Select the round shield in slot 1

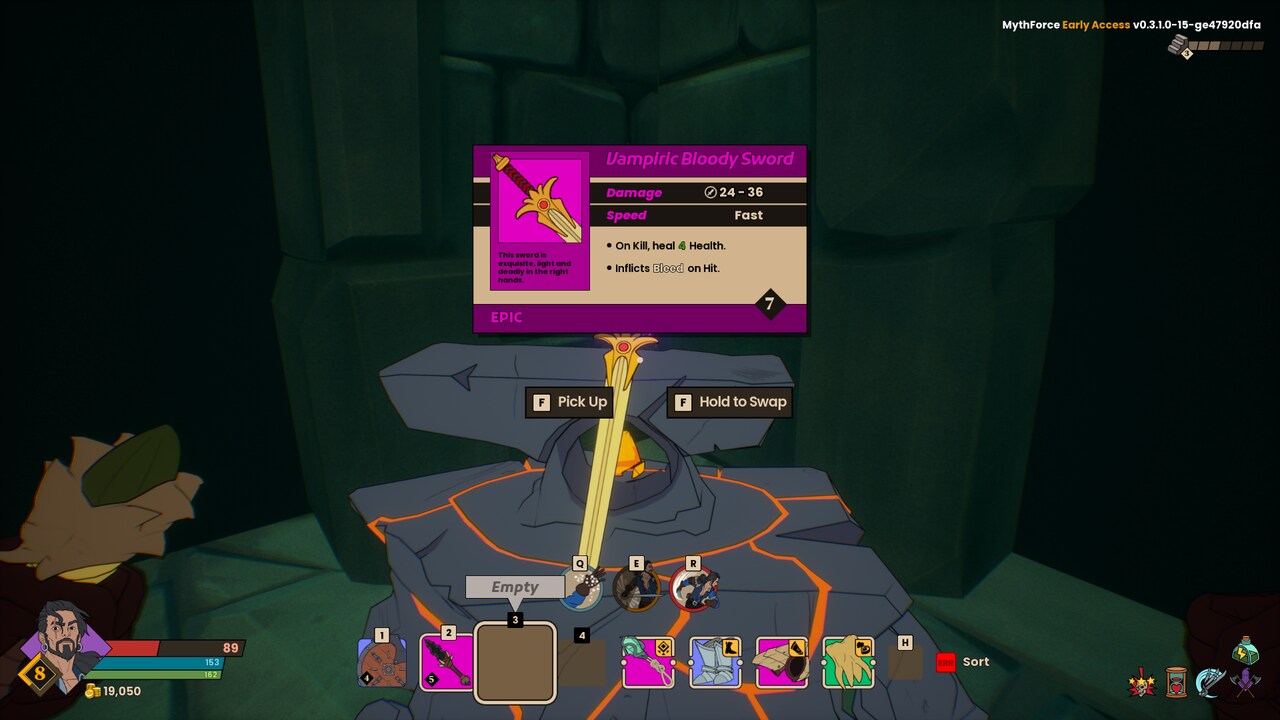pyautogui.click(x=381, y=664)
